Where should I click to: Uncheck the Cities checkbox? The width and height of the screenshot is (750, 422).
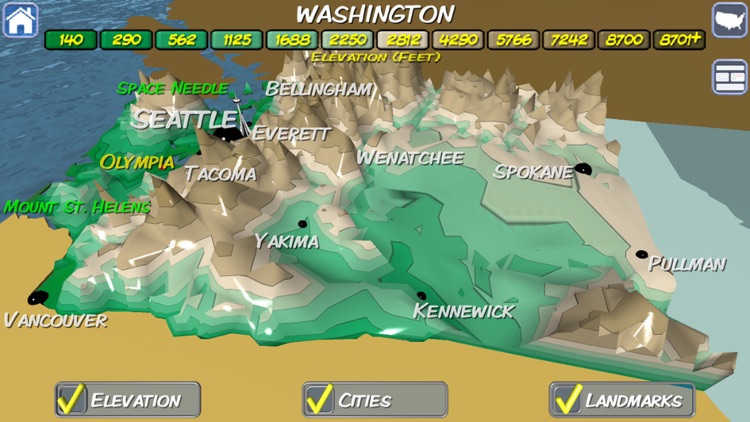coord(320,399)
